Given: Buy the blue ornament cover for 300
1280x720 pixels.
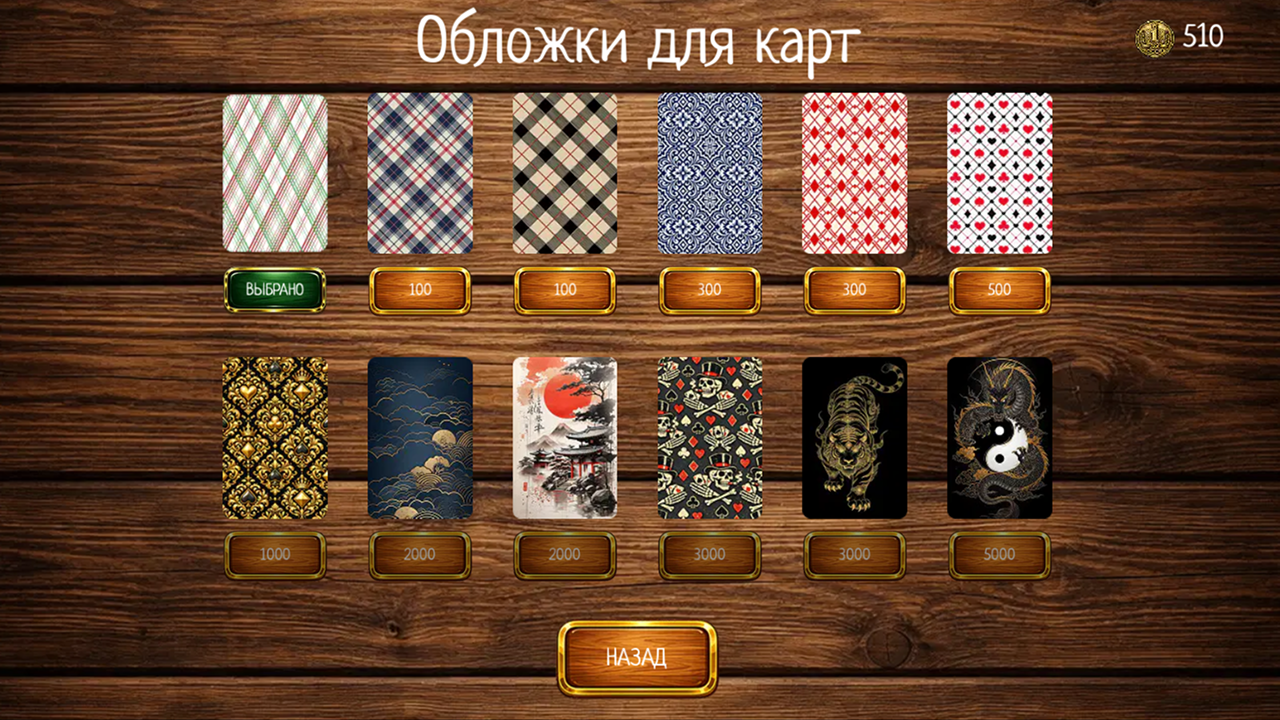Looking at the screenshot, I should click(709, 289).
